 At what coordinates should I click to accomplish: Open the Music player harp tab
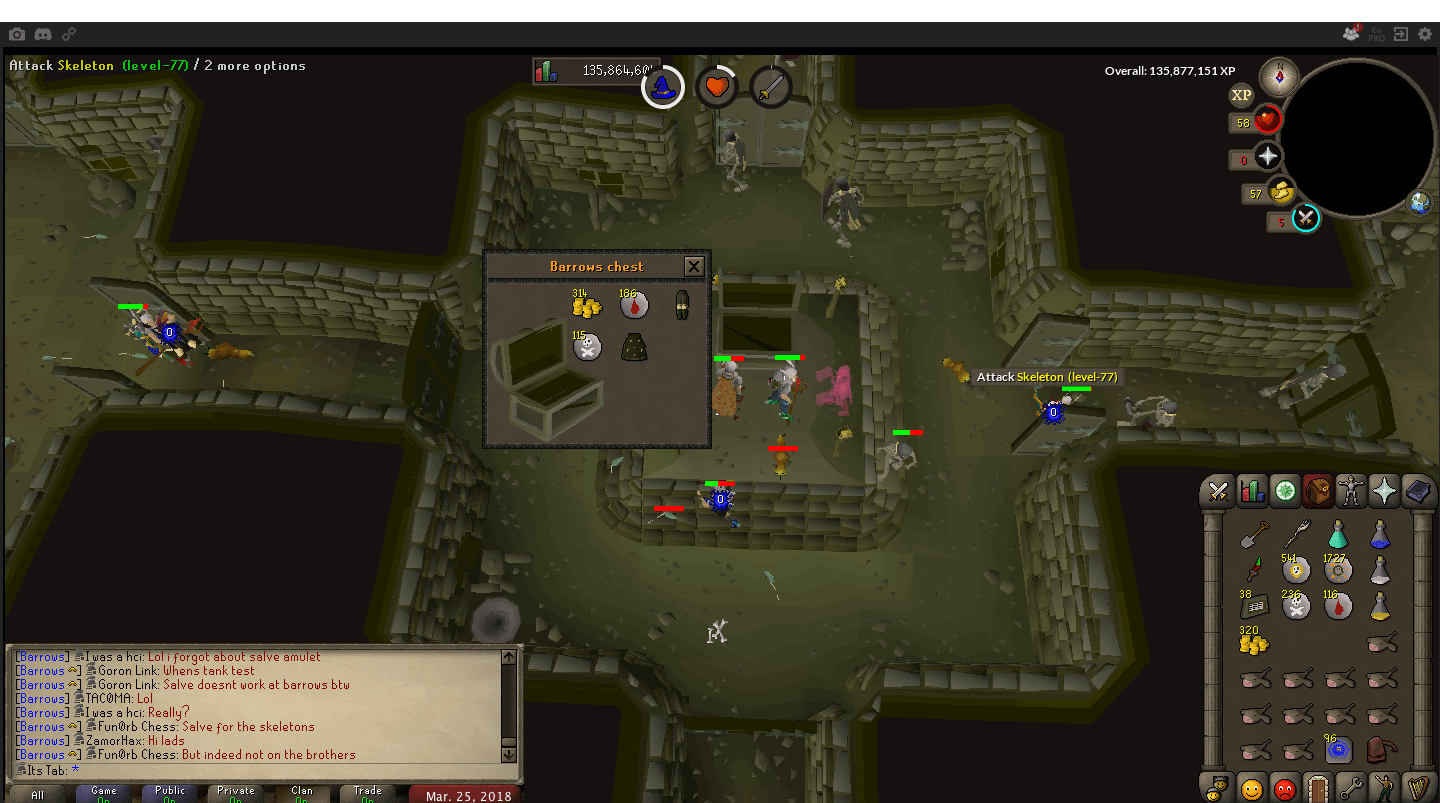[x=1418, y=789]
